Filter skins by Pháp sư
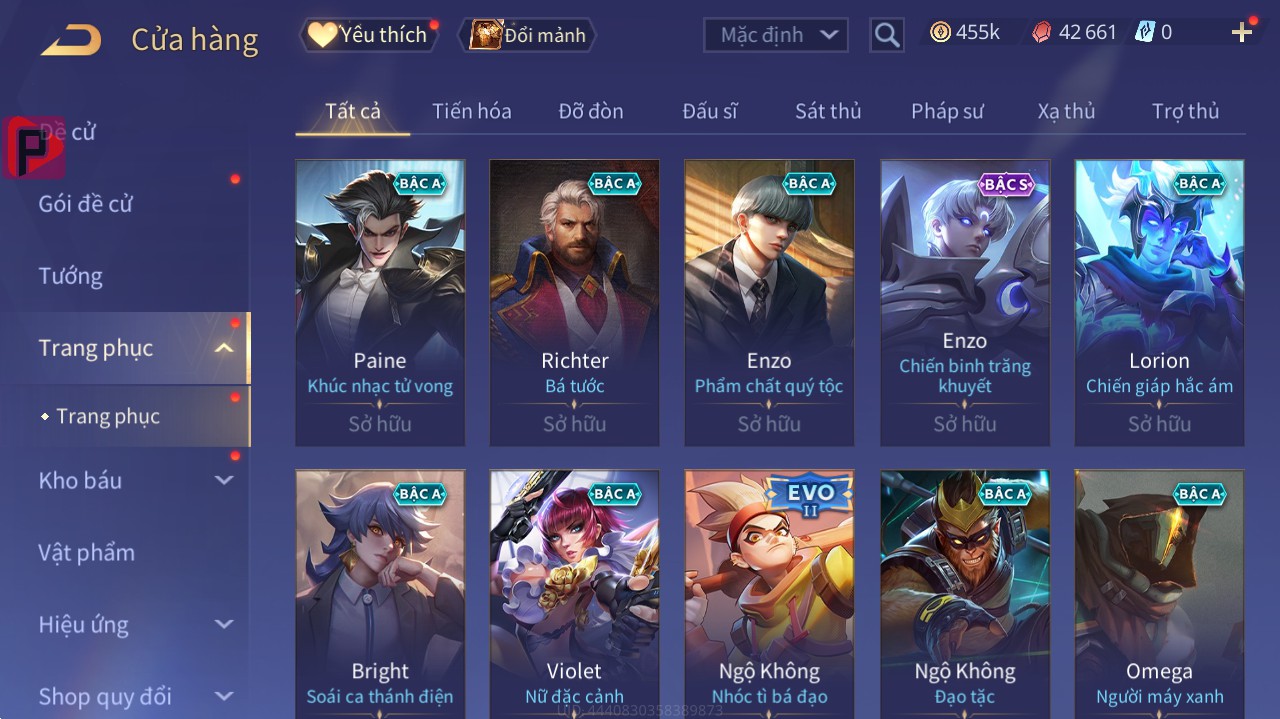This screenshot has width=1280, height=719. 947,111
